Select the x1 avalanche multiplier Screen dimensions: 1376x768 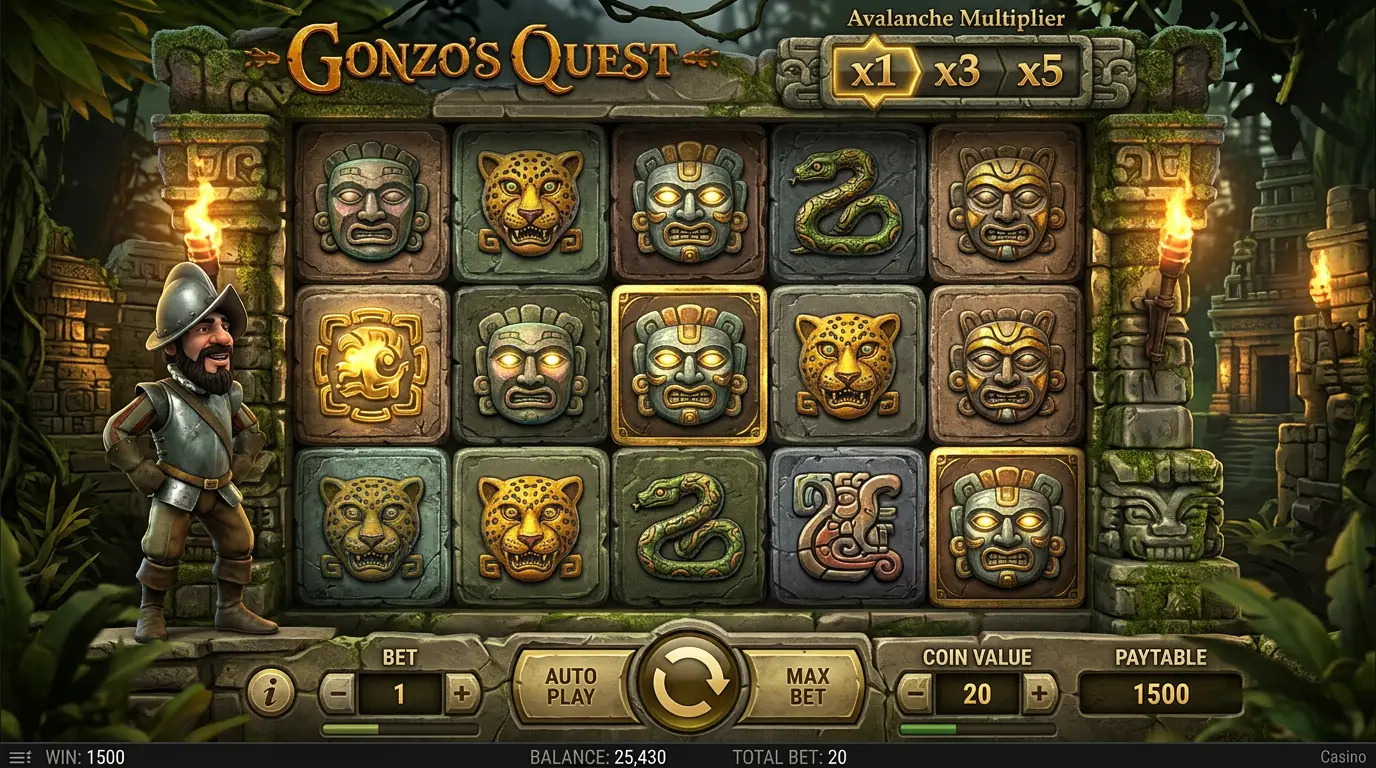point(876,72)
